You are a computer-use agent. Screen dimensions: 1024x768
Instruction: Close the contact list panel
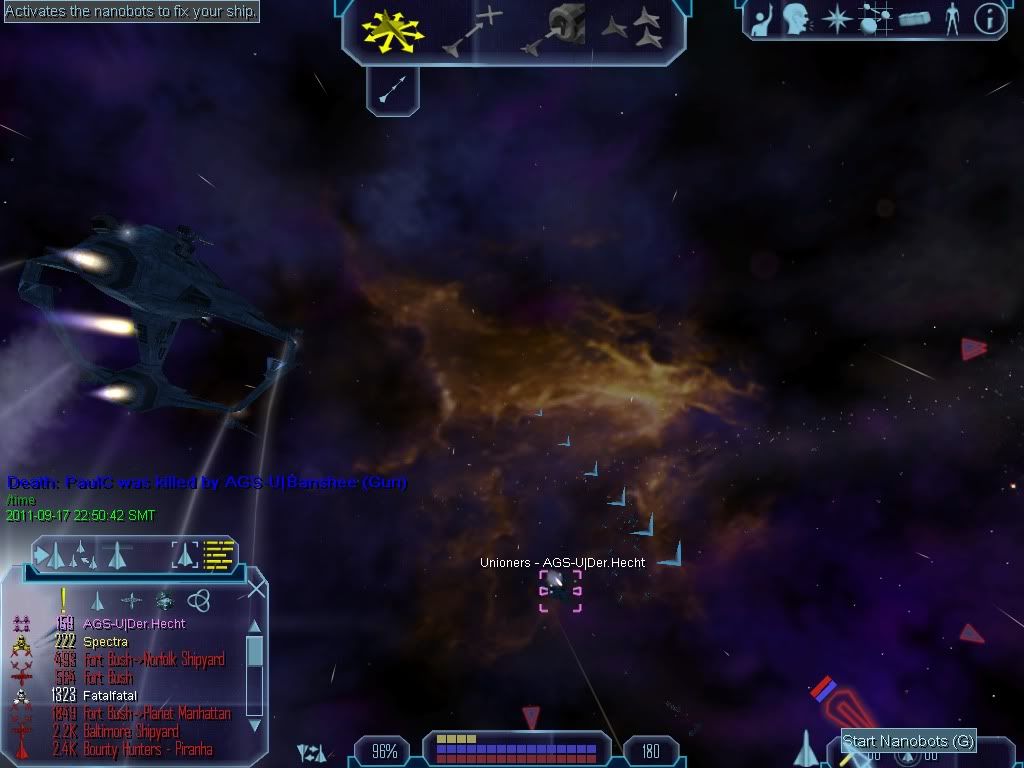point(256,589)
